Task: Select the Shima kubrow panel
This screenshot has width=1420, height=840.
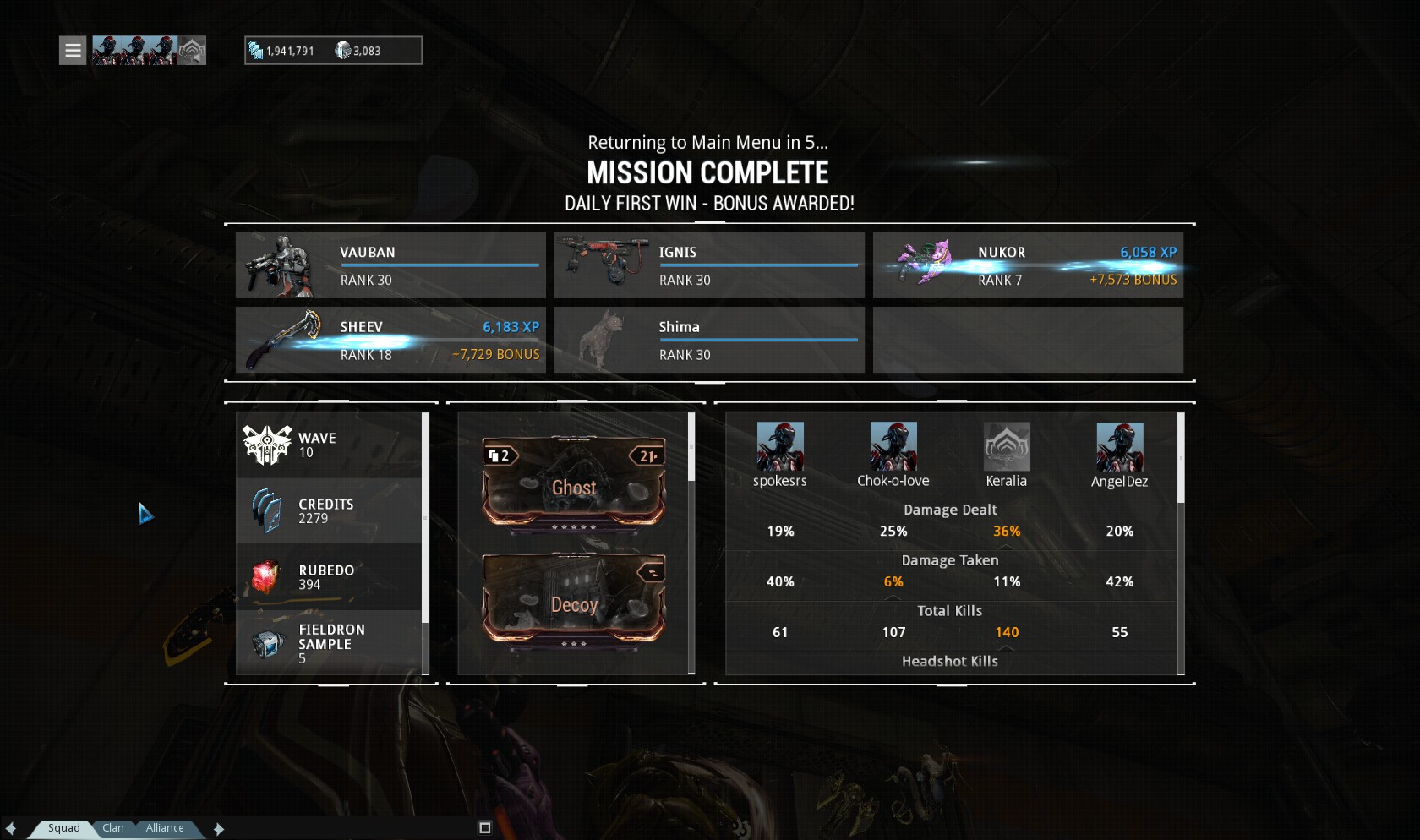Action: tap(709, 340)
